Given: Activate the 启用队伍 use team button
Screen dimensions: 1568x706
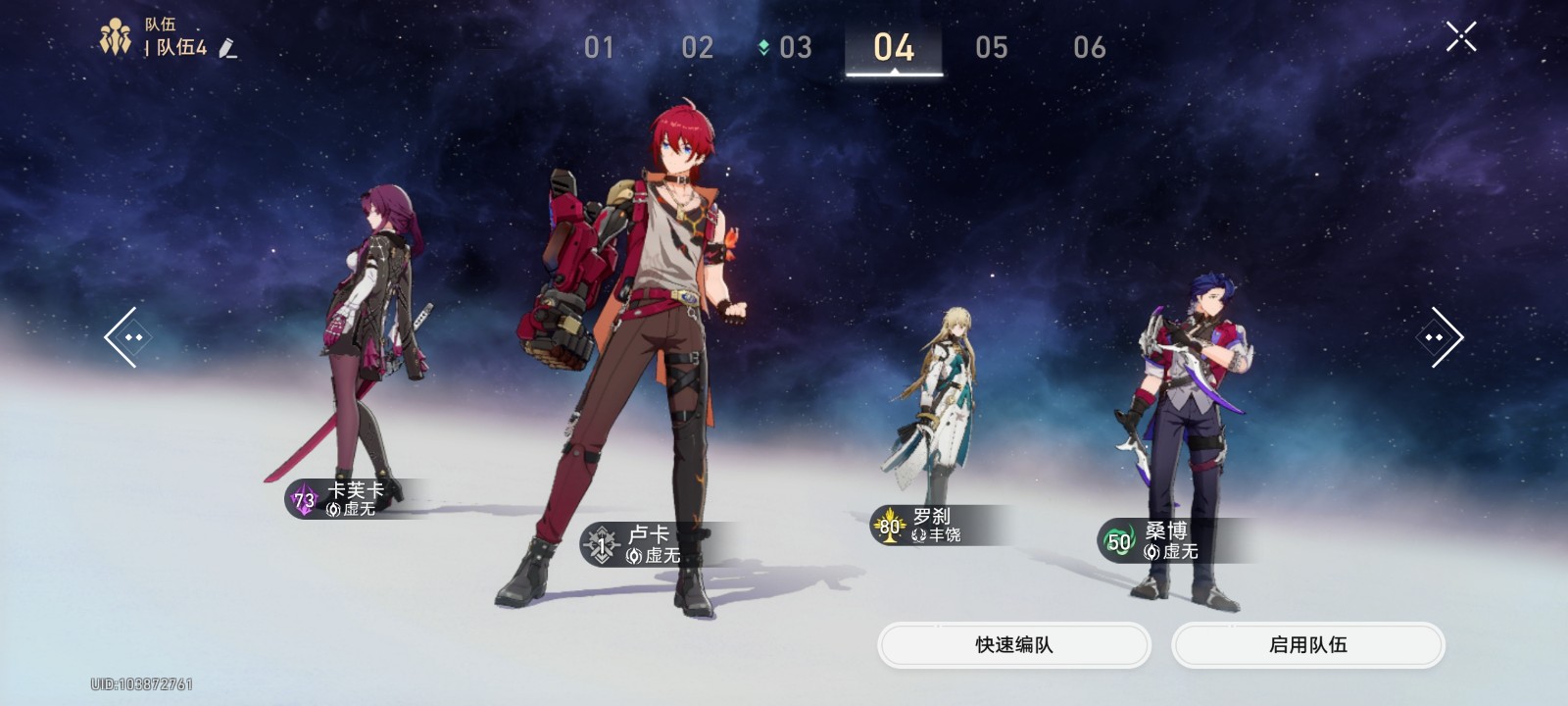Looking at the screenshot, I should pos(1307,645).
